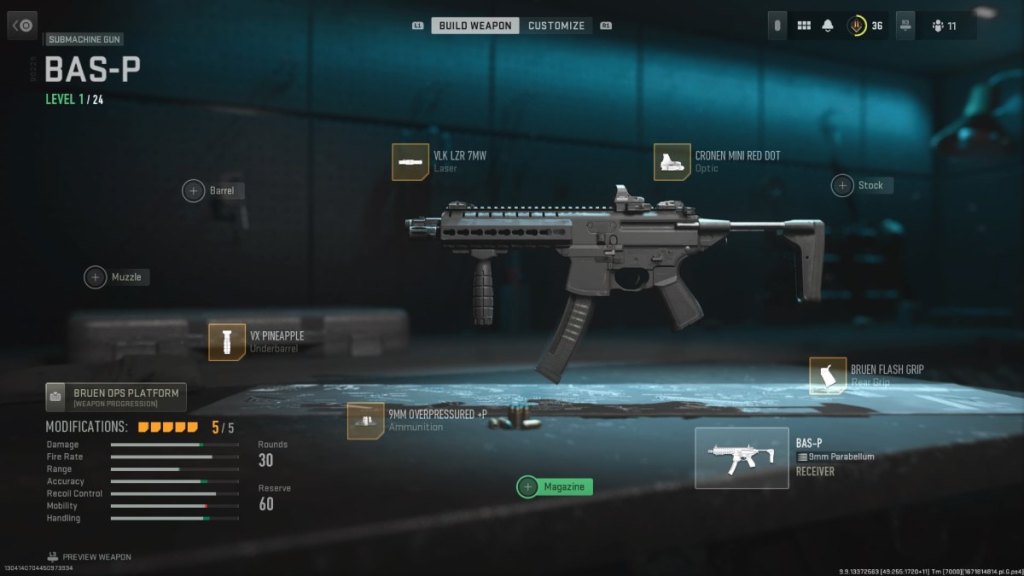
Task: Edit the 9mm Overpressured +P ammunition
Action: [365, 420]
